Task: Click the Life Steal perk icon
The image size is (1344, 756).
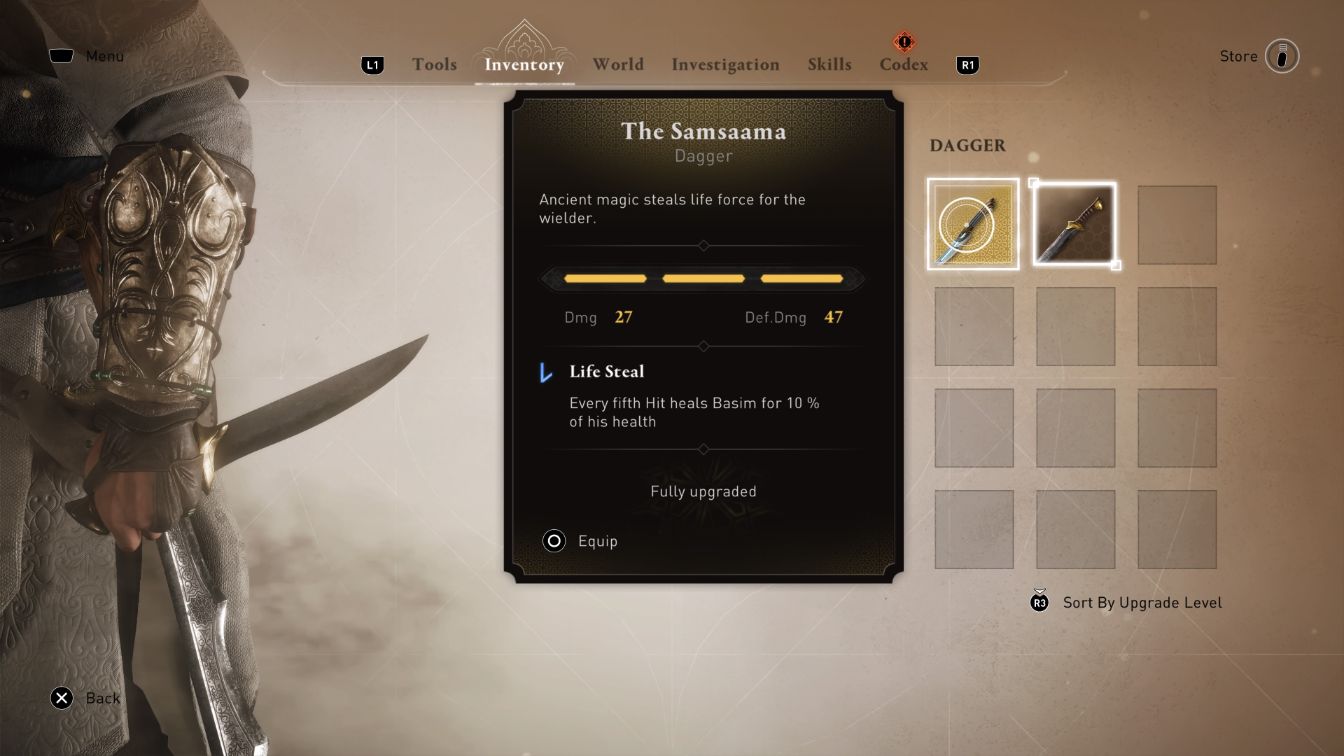Action: coord(545,372)
